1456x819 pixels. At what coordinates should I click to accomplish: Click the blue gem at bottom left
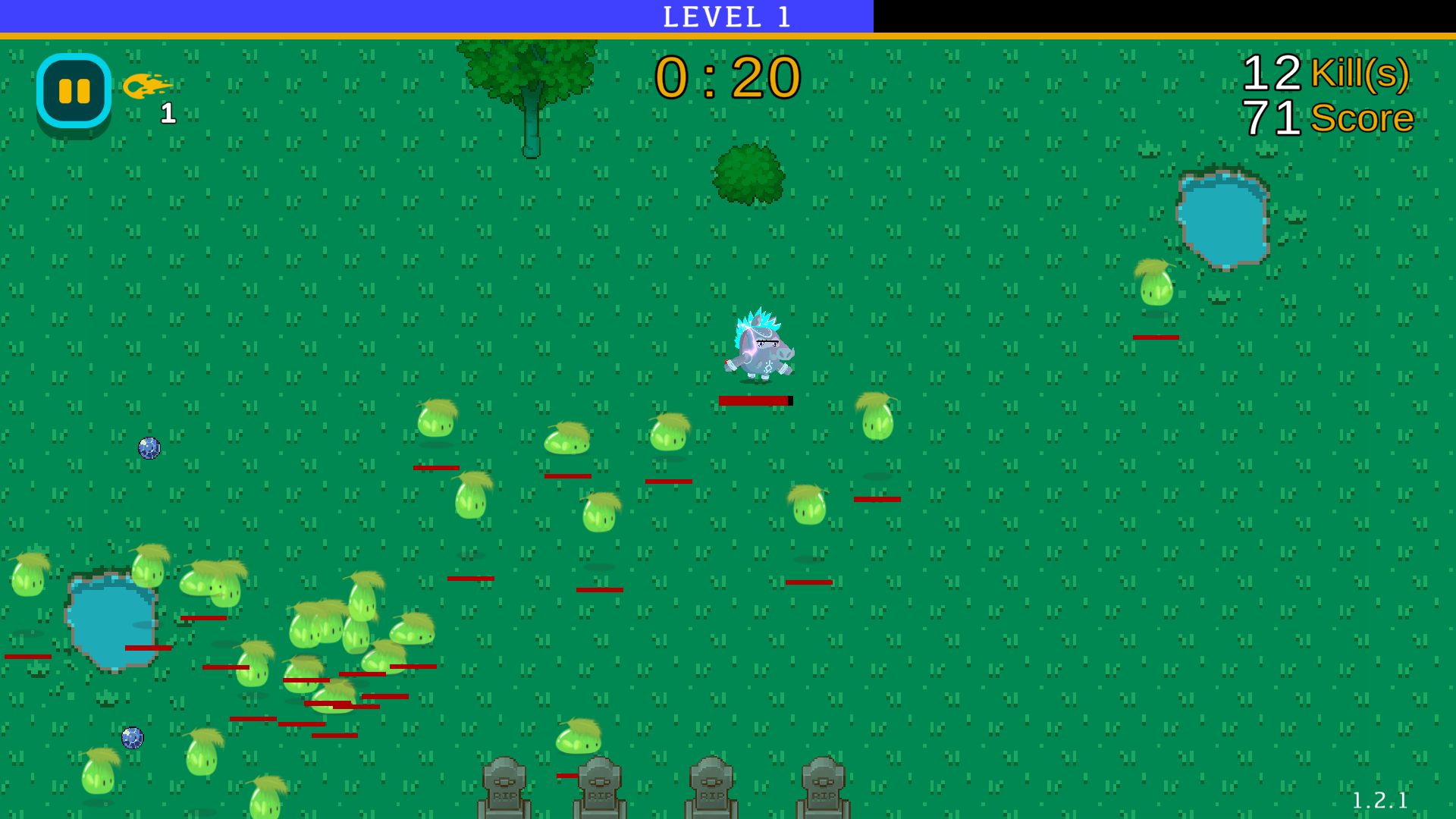[133, 736]
